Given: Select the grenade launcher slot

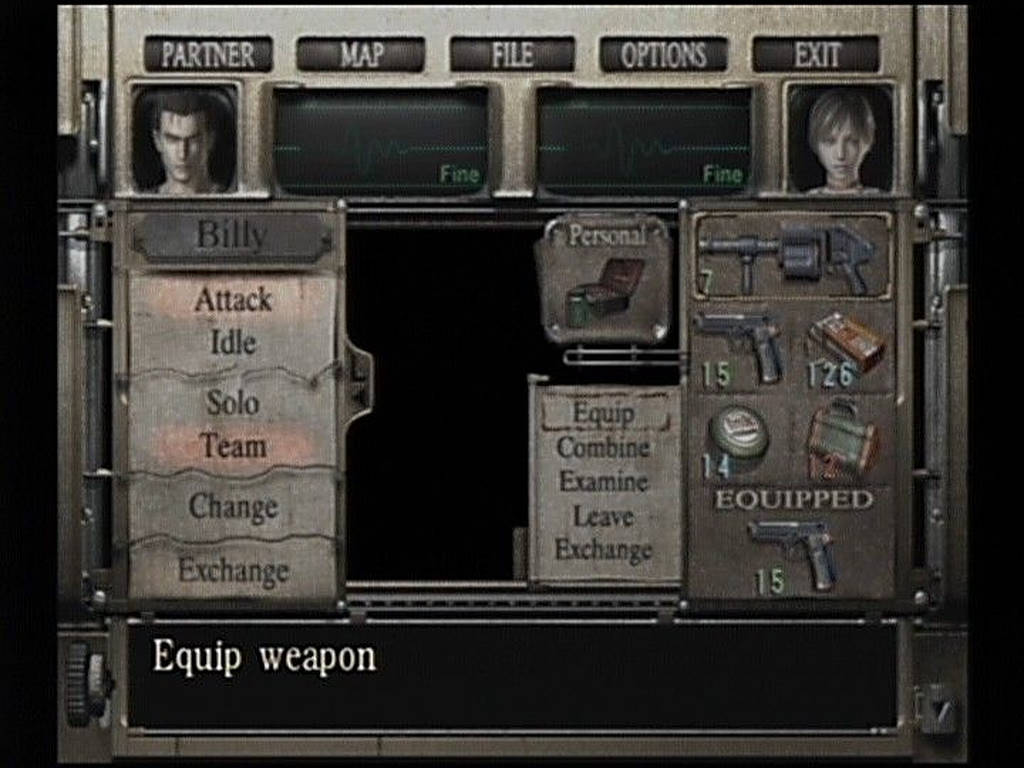Looking at the screenshot, I should pyautogui.click(x=790, y=257).
